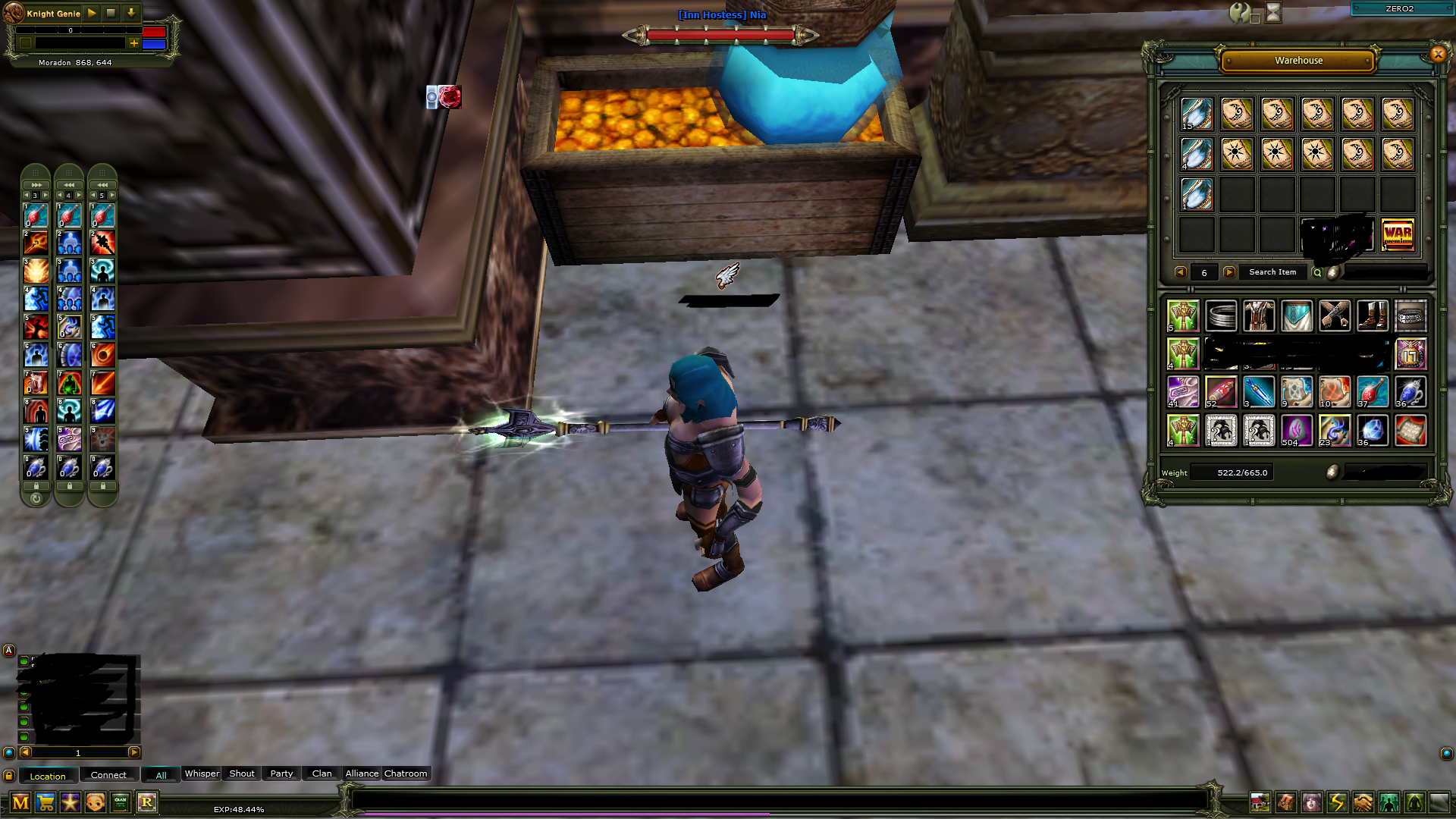Select the coin icon beside the Weight bar
The image size is (1456, 819).
1333,472
